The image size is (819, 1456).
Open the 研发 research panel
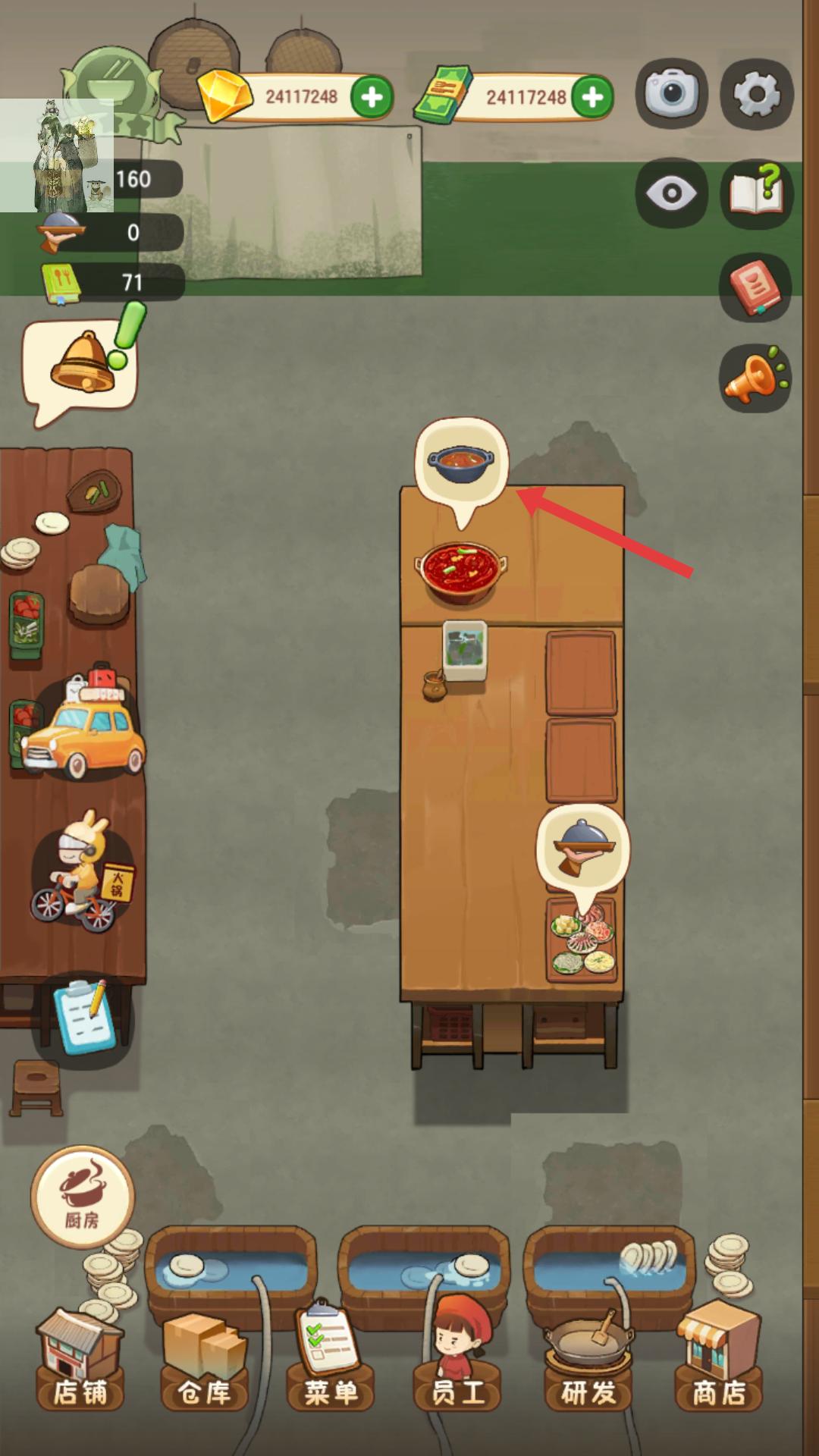coord(588,1365)
